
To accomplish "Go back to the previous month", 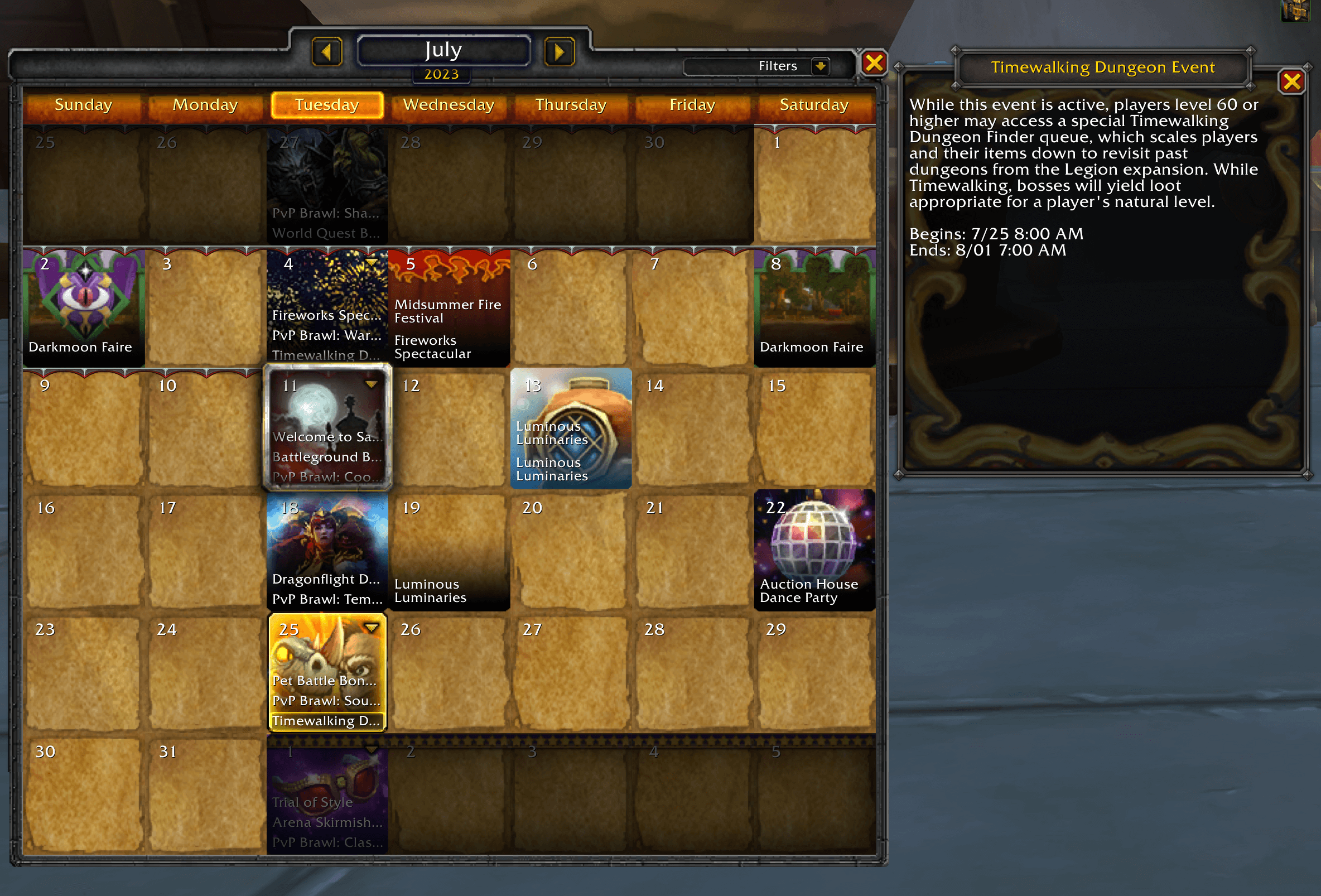I will click(x=327, y=51).
